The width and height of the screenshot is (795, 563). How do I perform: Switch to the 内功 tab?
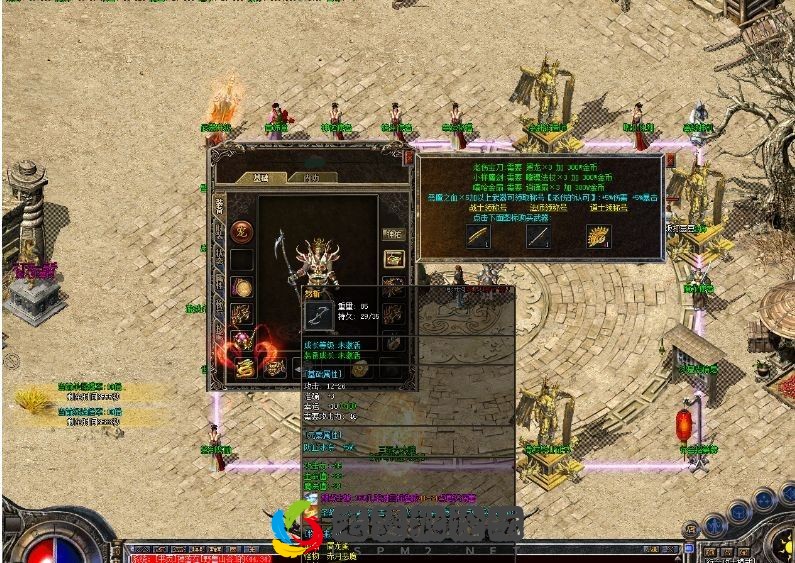pos(311,177)
